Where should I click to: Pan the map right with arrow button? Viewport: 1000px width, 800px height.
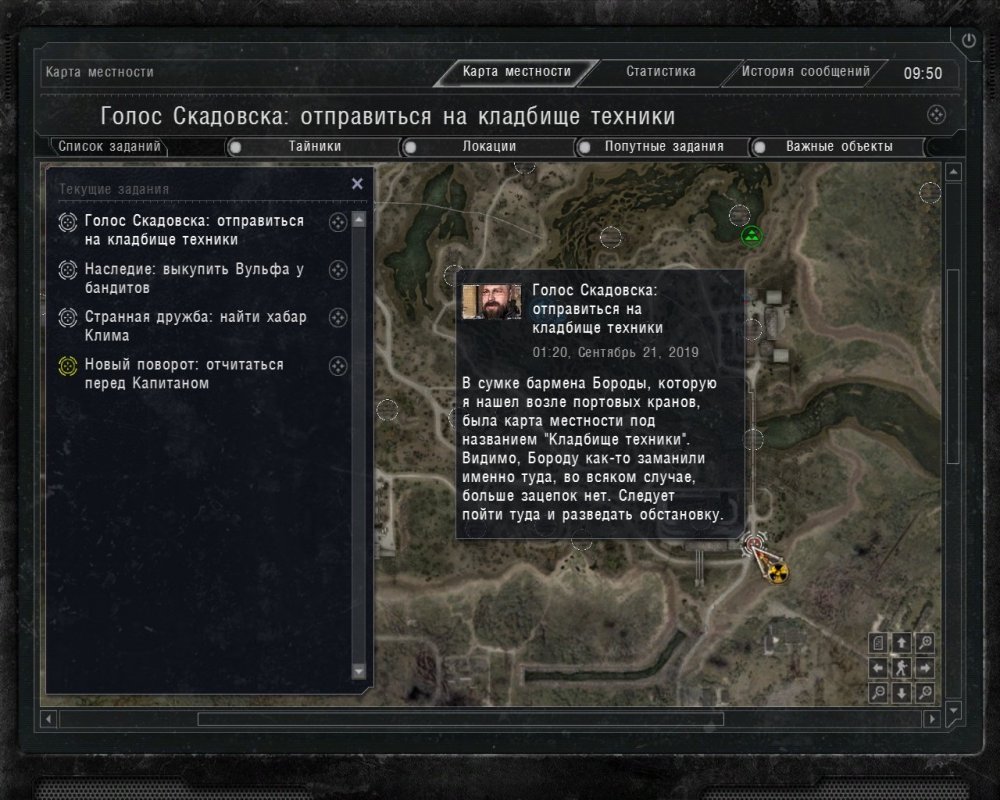926,667
